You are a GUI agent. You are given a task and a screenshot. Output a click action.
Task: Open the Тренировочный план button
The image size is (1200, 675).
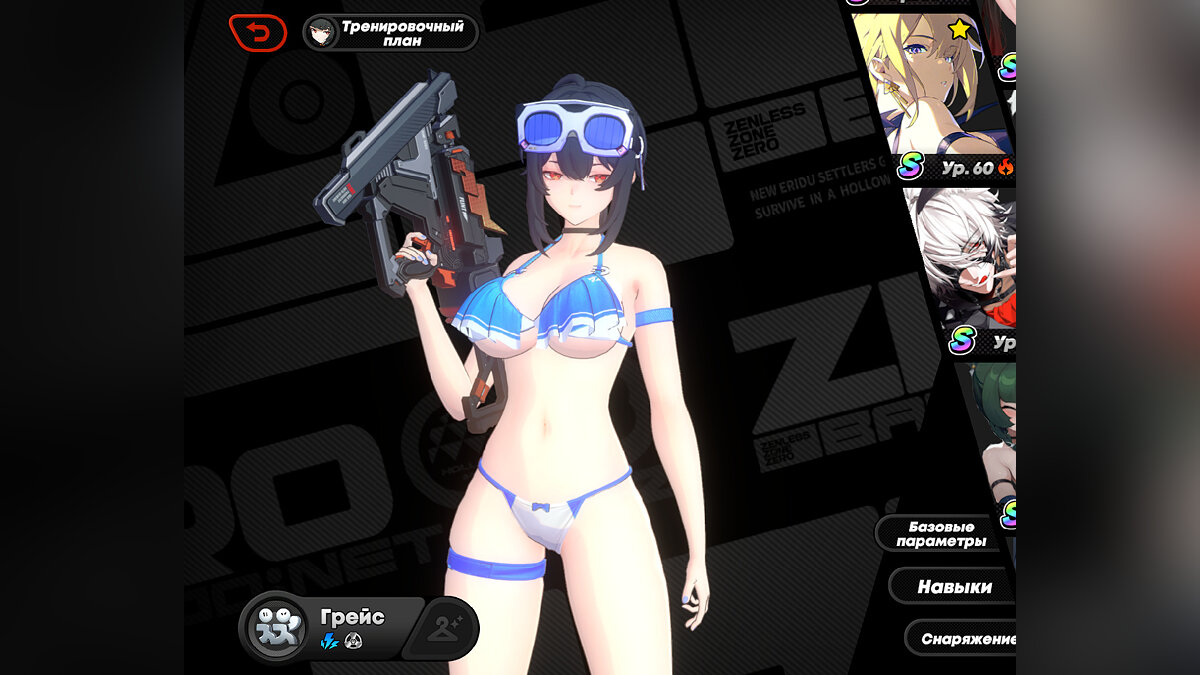[x=391, y=33]
